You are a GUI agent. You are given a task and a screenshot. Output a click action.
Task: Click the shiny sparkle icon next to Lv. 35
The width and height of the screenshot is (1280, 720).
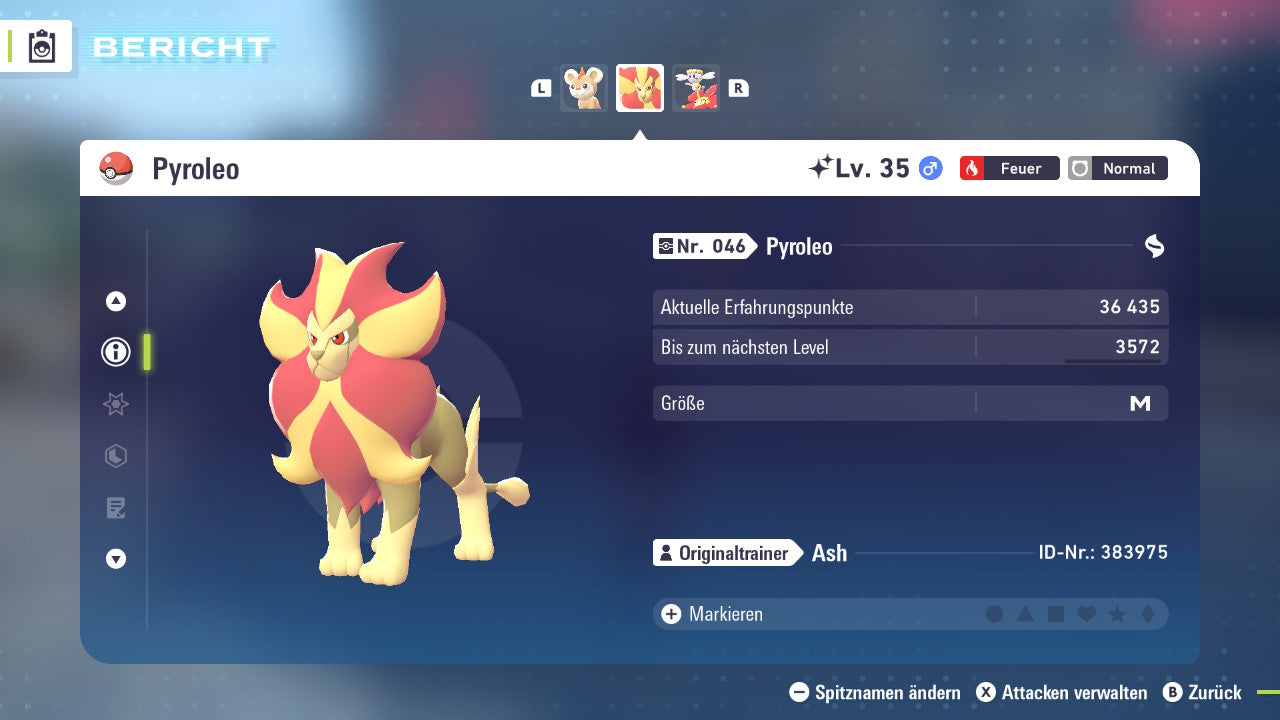click(820, 167)
